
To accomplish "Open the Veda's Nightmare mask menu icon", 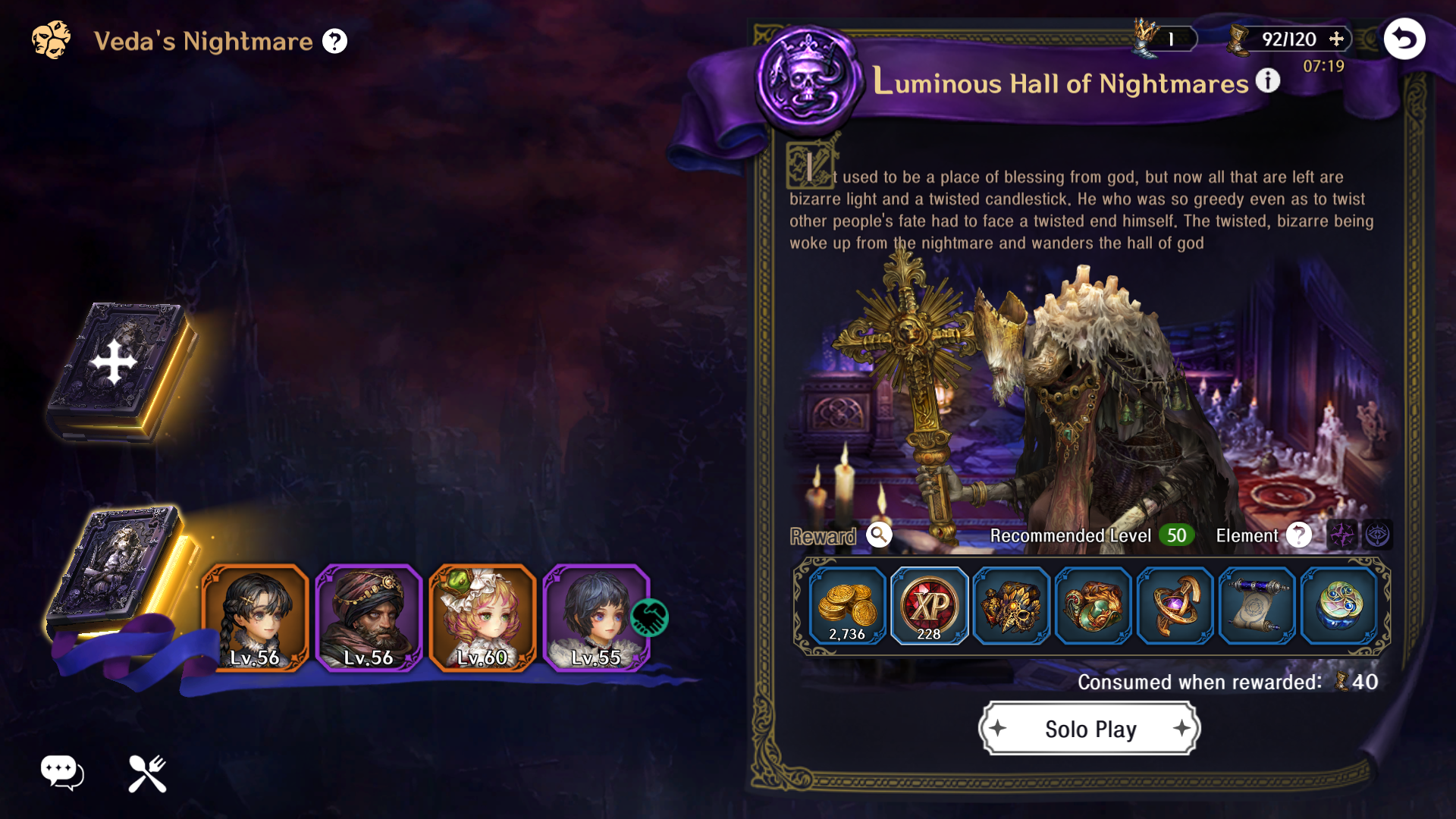I will 50,40.
